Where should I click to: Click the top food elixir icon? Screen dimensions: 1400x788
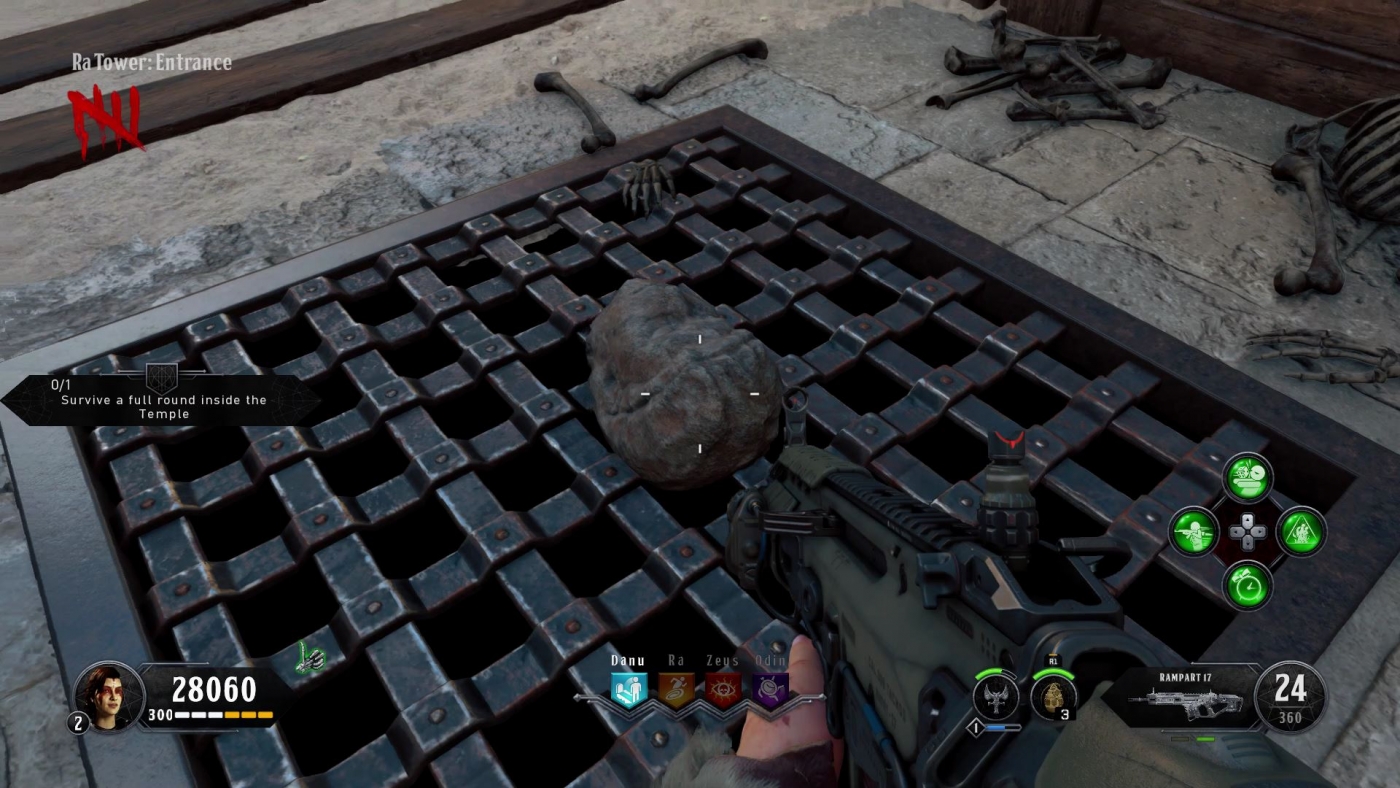1245,479
